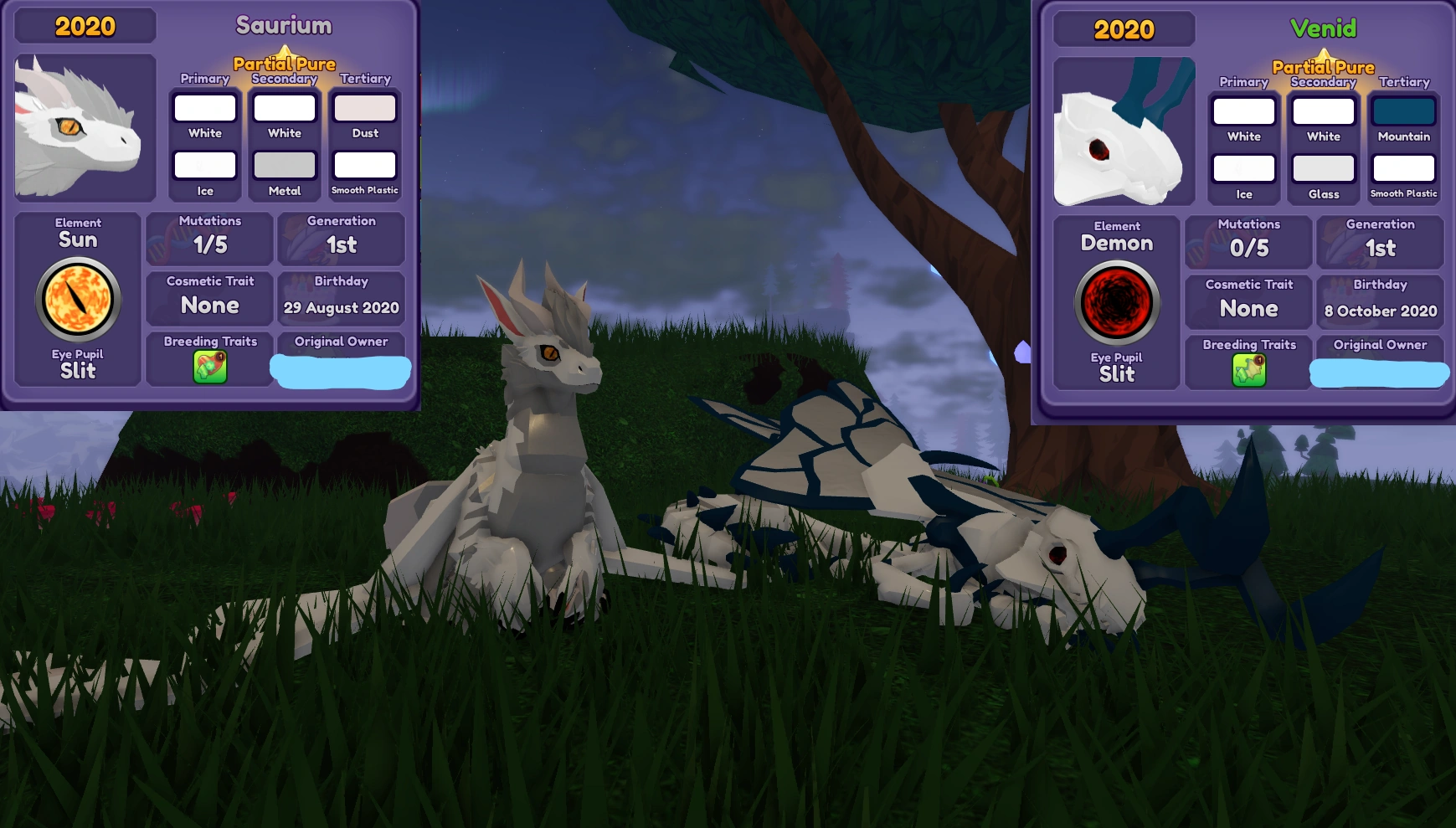1456x828 pixels.
Task: Expand Venid's Cosmetic Trait panel
Action: coord(1248,300)
